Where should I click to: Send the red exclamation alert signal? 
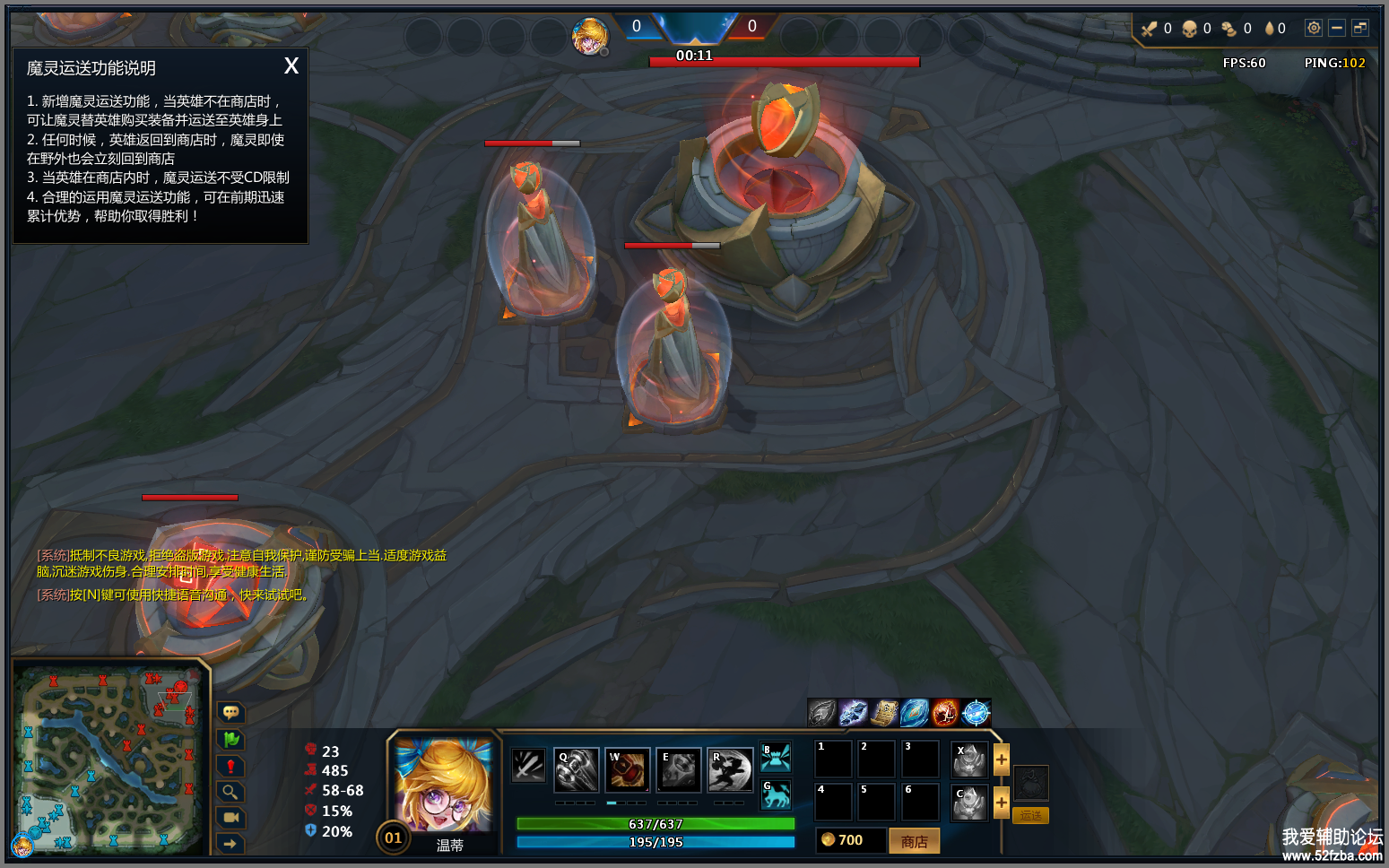coord(230,766)
